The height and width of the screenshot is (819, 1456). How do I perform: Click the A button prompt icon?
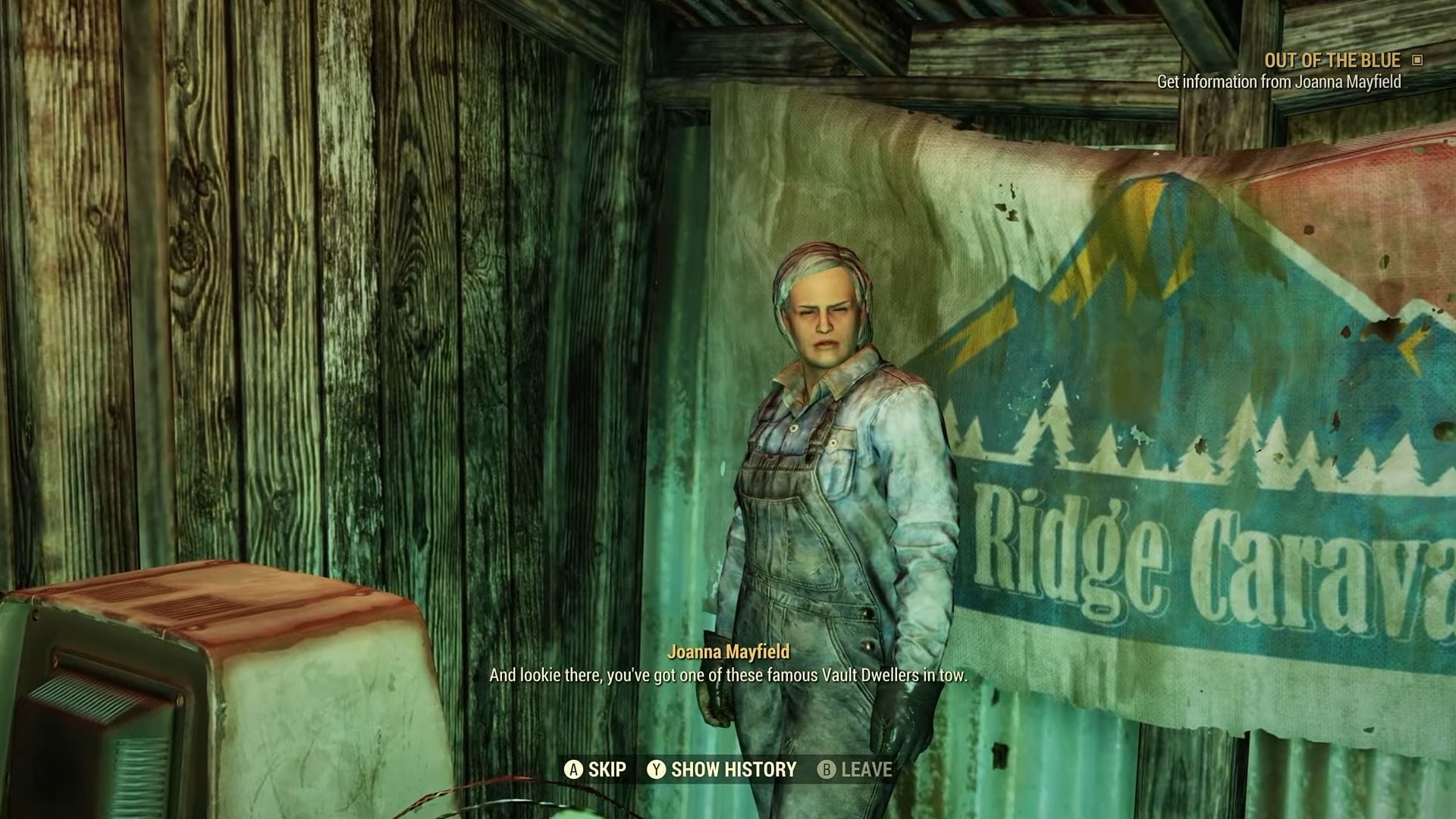click(x=575, y=770)
